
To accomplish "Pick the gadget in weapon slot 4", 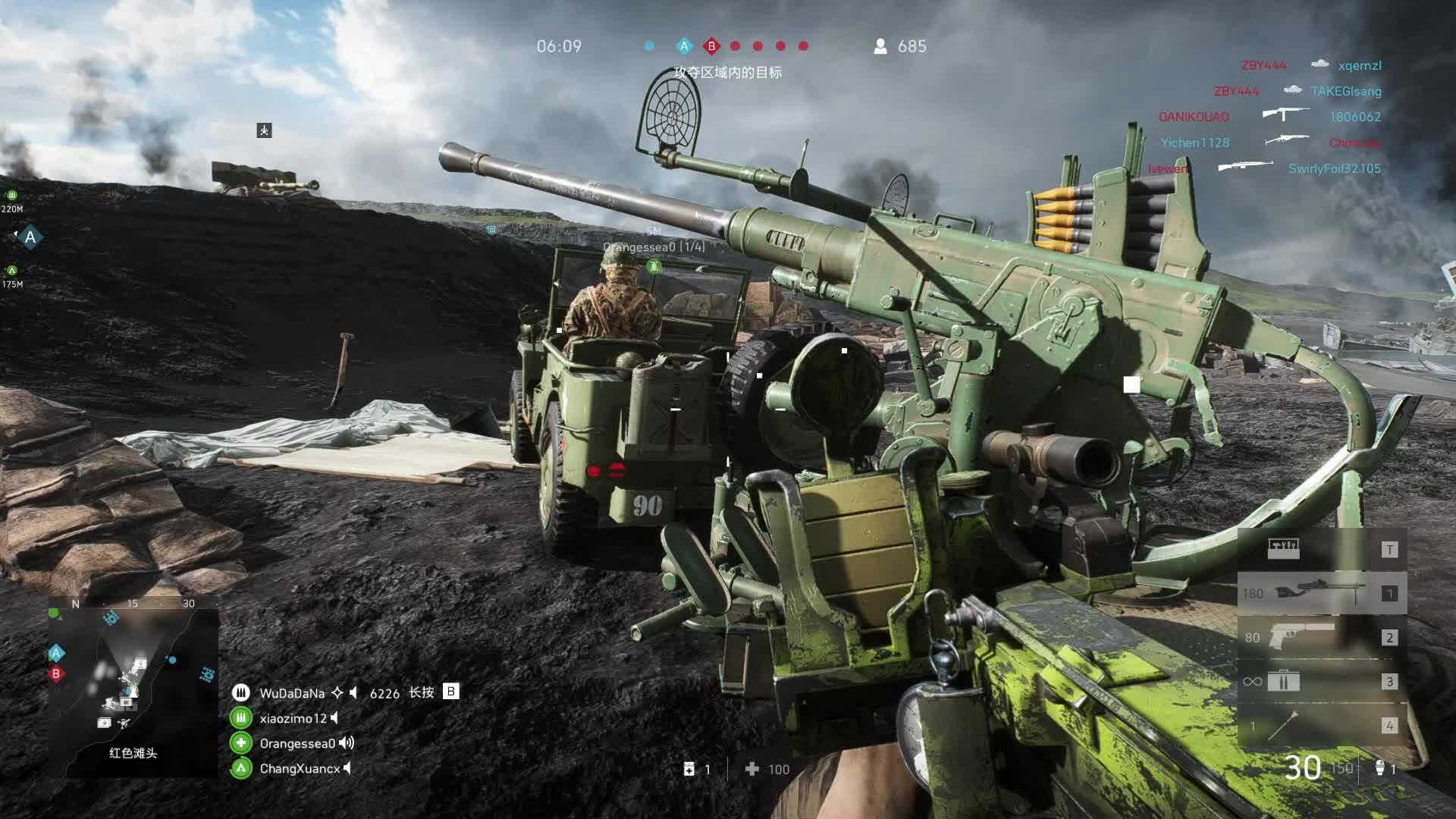I will pos(1321,726).
